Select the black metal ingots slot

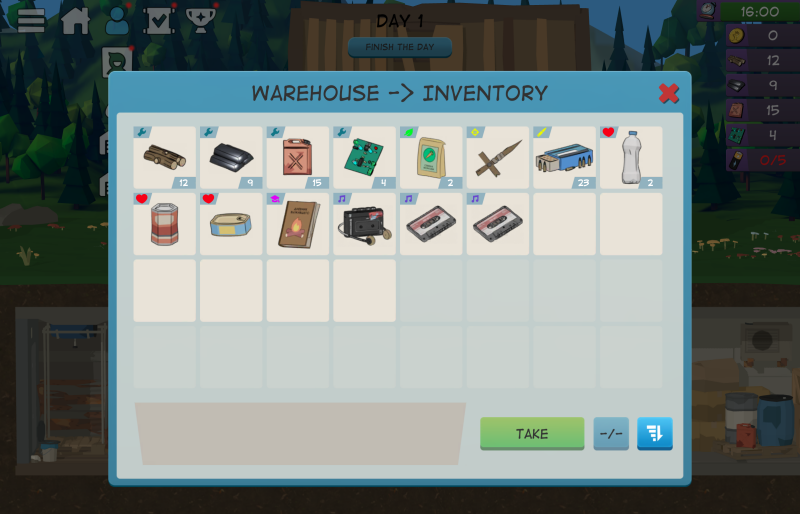(x=231, y=158)
